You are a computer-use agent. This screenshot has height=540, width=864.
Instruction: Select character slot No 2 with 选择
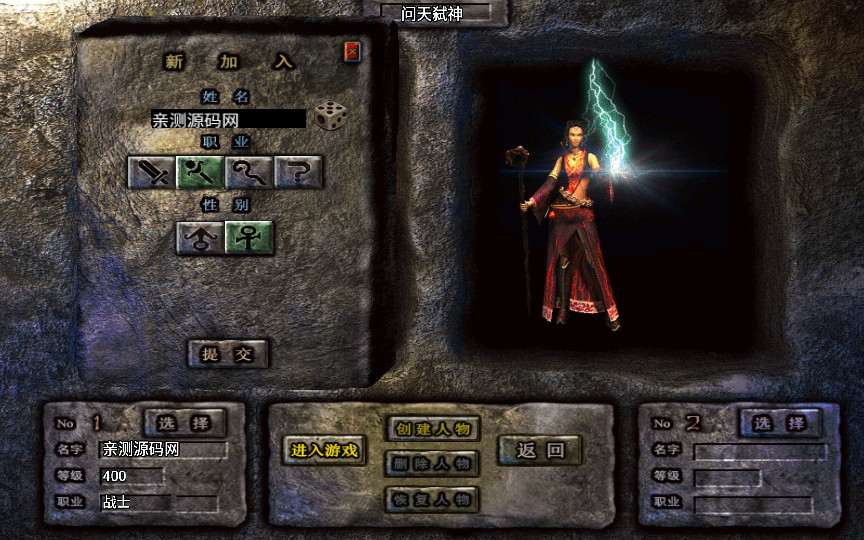click(779, 423)
